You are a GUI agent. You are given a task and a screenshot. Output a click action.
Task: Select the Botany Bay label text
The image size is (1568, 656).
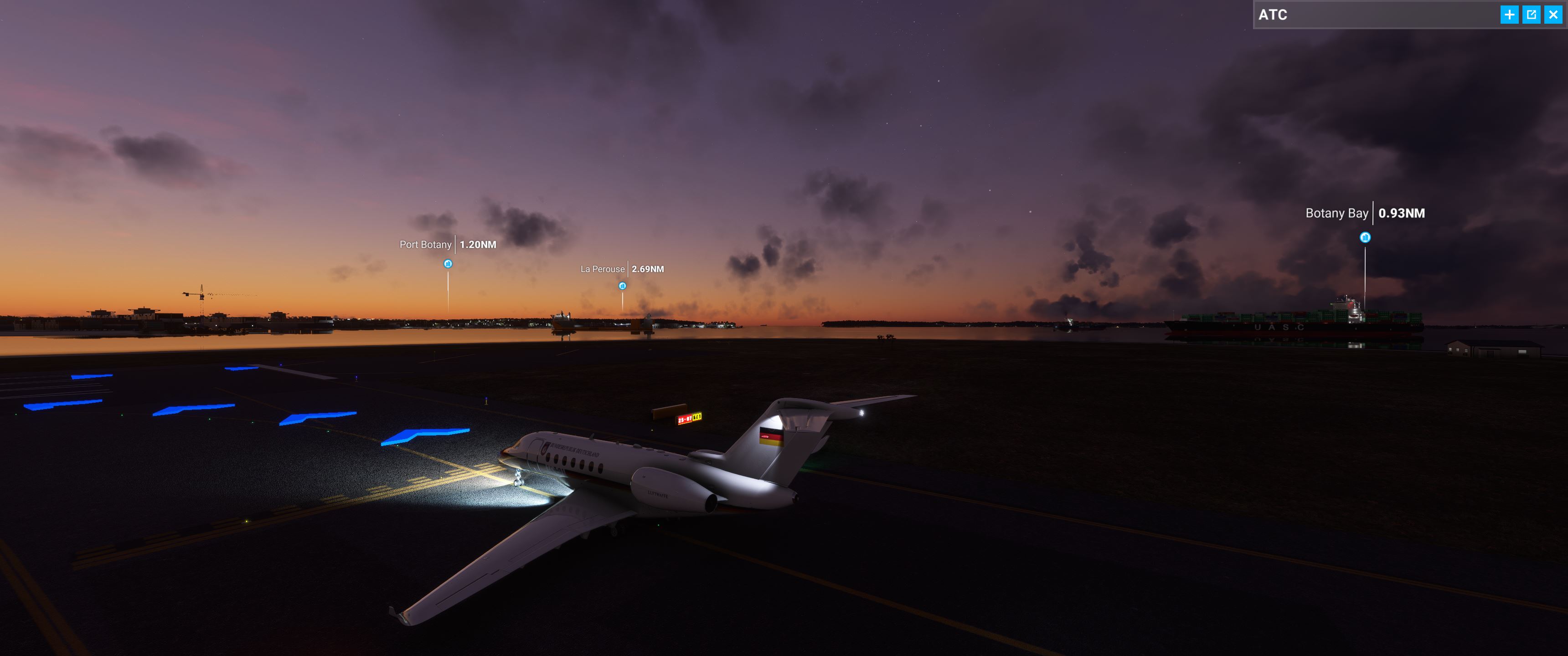click(1337, 214)
